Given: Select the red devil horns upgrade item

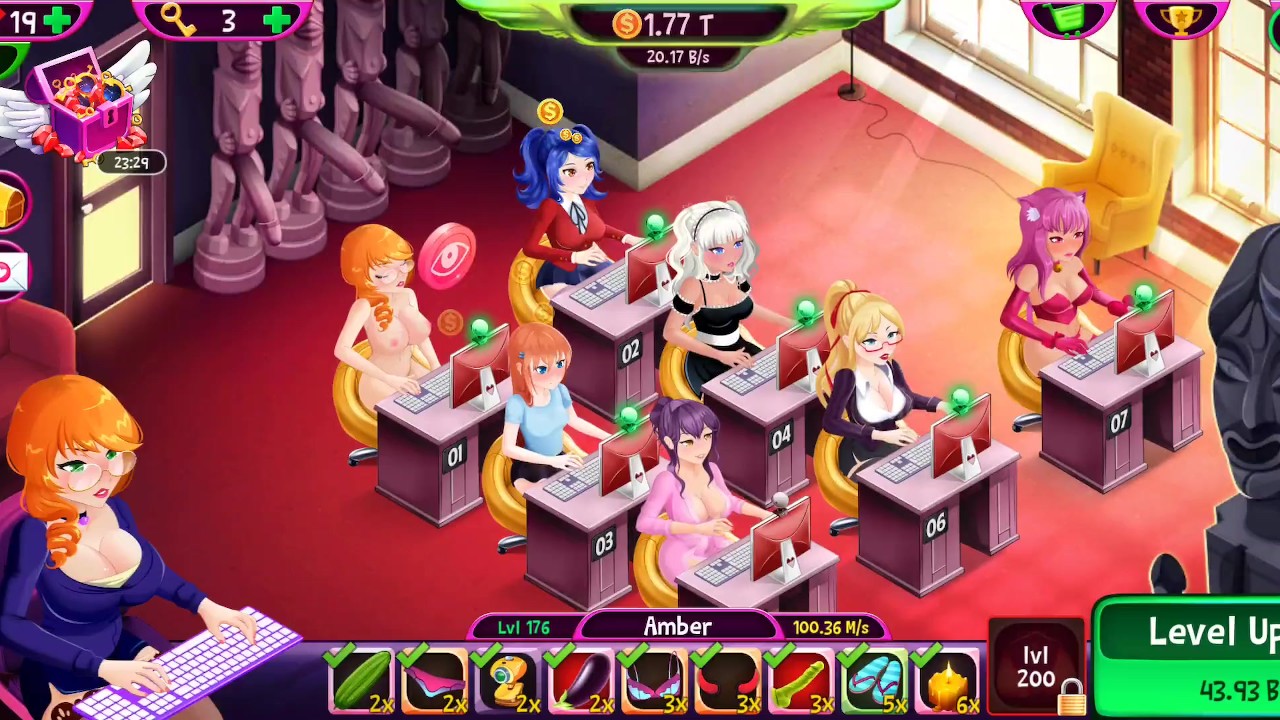Looking at the screenshot, I should coord(727,680).
